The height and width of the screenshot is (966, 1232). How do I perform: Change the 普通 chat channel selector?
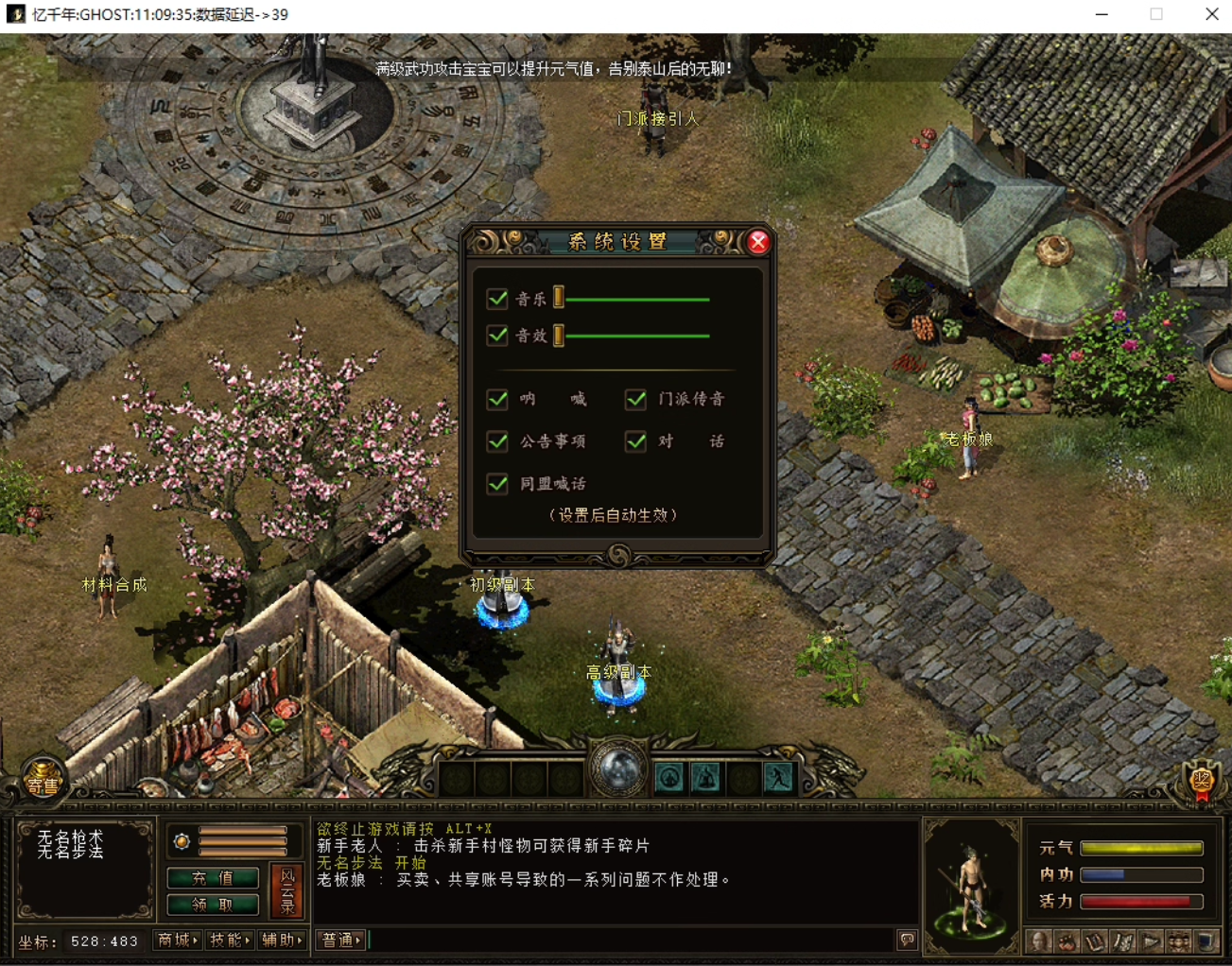tap(340, 940)
